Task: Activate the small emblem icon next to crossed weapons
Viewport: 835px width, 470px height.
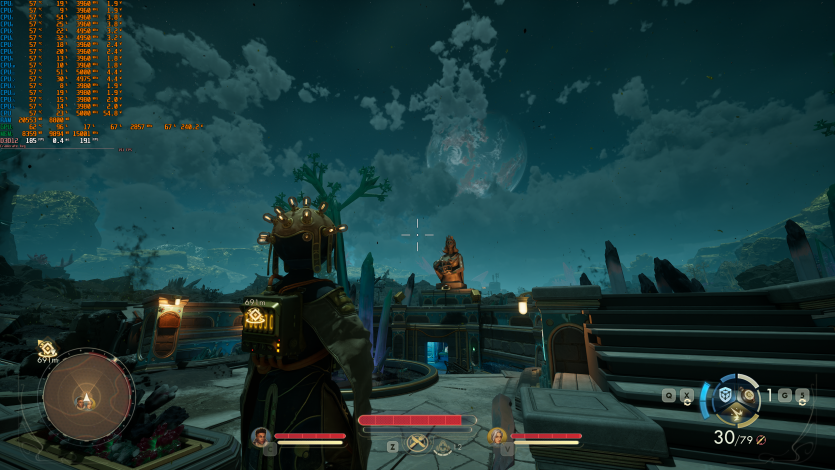Action: point(443,445)
